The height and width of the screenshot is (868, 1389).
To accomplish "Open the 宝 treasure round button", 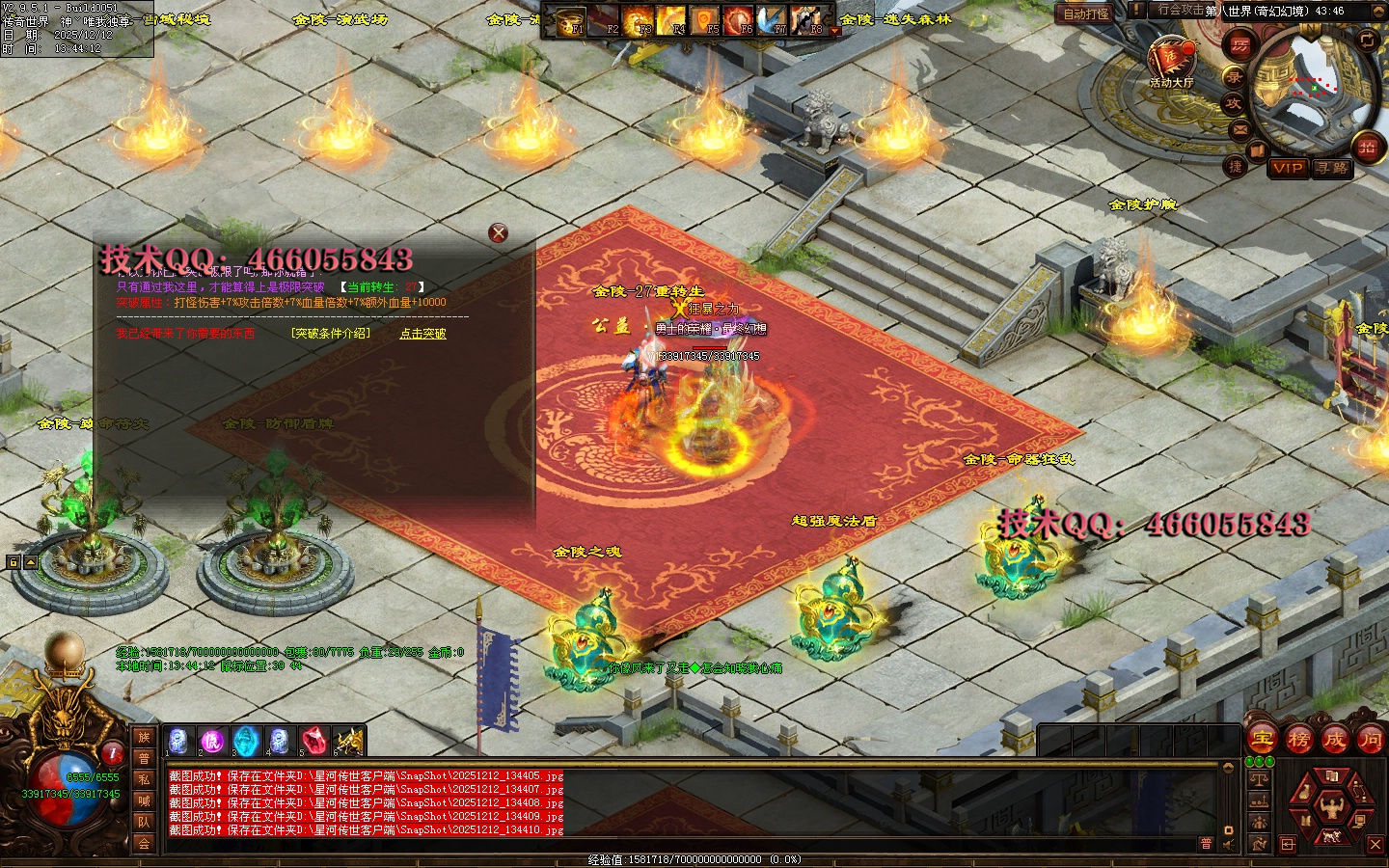I will (x=1262, y=740).
